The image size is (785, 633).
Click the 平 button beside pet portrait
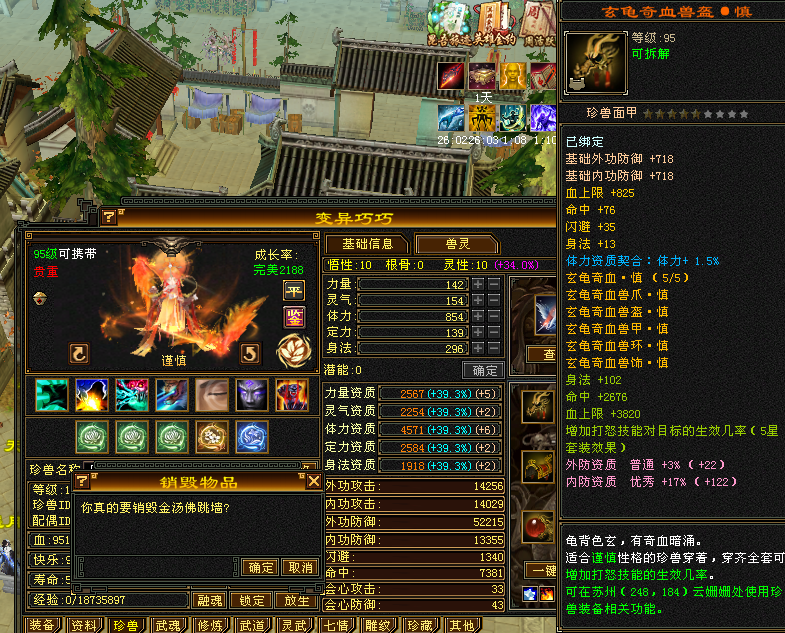coord(294,290)
